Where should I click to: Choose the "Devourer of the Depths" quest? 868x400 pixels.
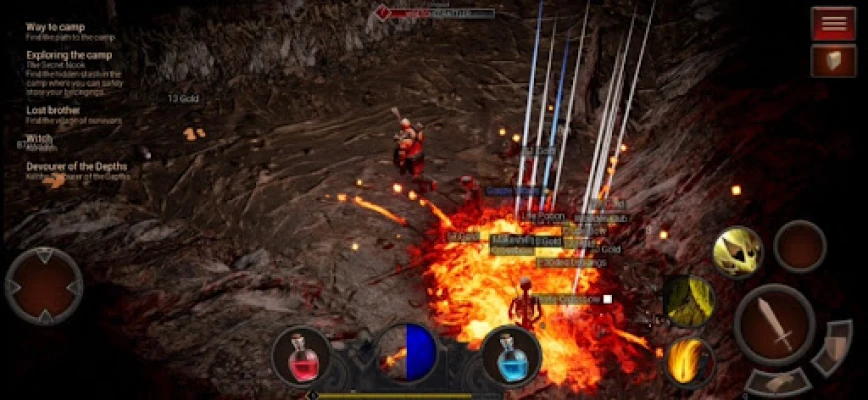tap(78, 166)
